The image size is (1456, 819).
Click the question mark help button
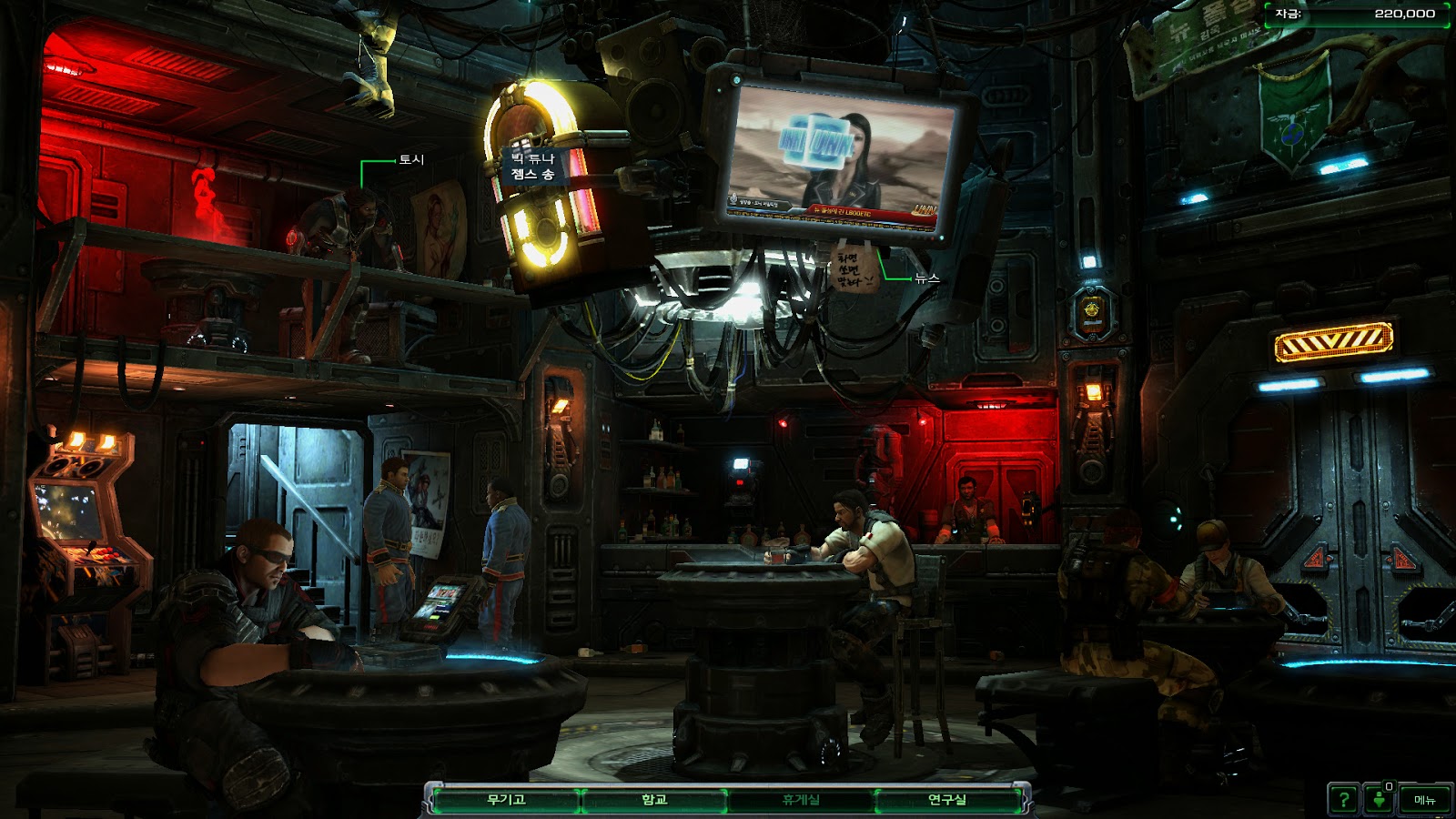1343,800
